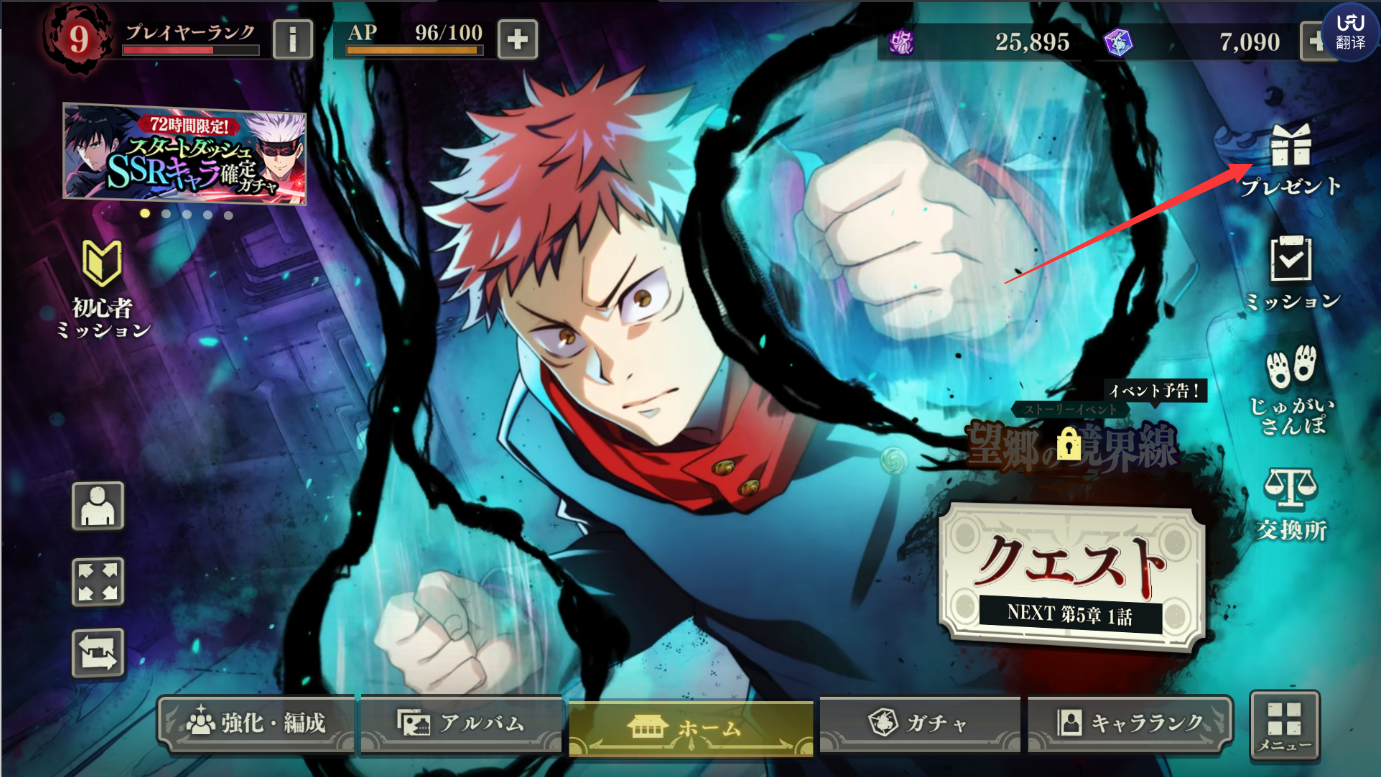Click the character silhouette button
Screen dimensions: 1381x777
[x=98, y=506]
